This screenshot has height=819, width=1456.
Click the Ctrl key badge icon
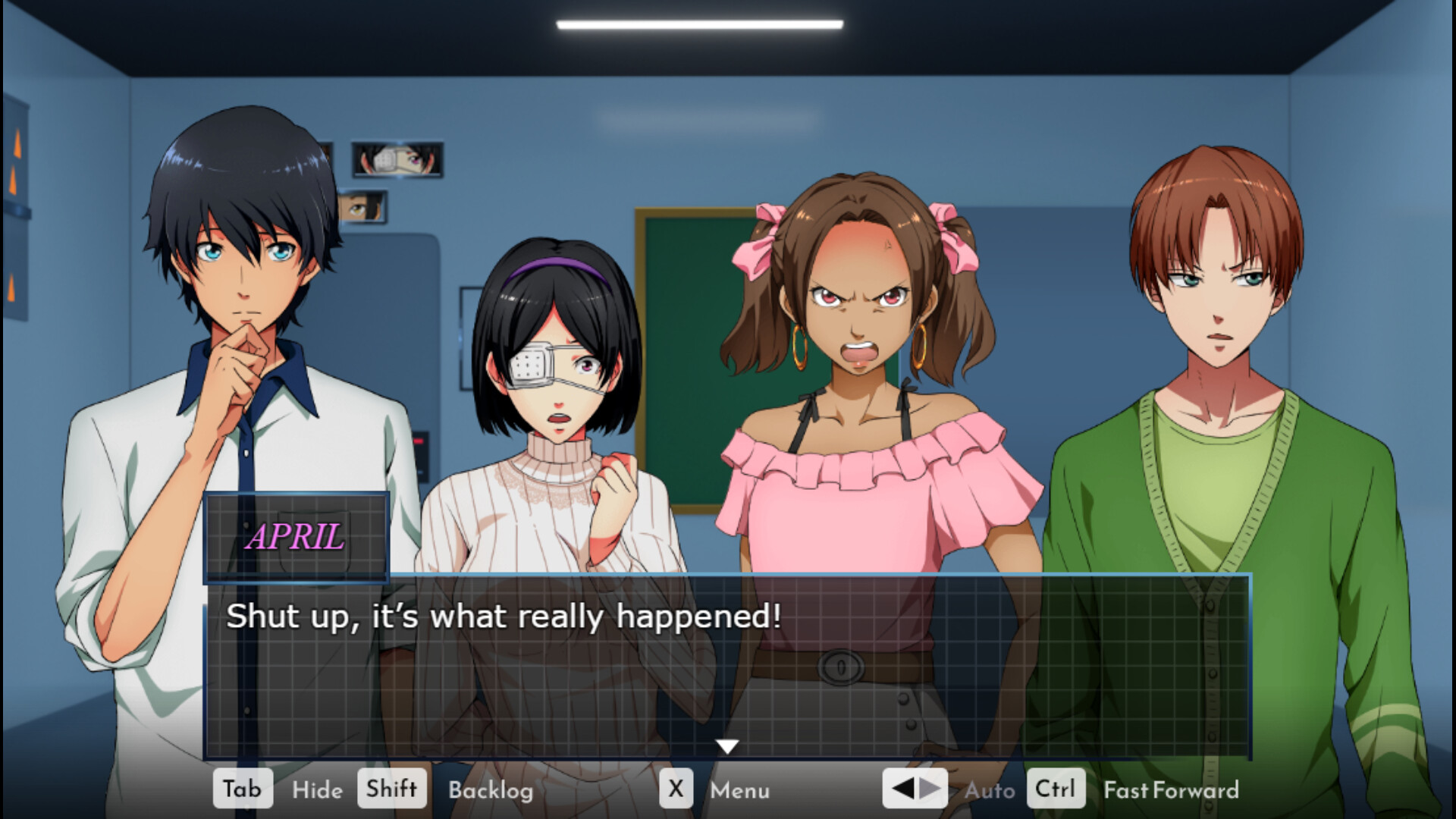click(1055, 789)
